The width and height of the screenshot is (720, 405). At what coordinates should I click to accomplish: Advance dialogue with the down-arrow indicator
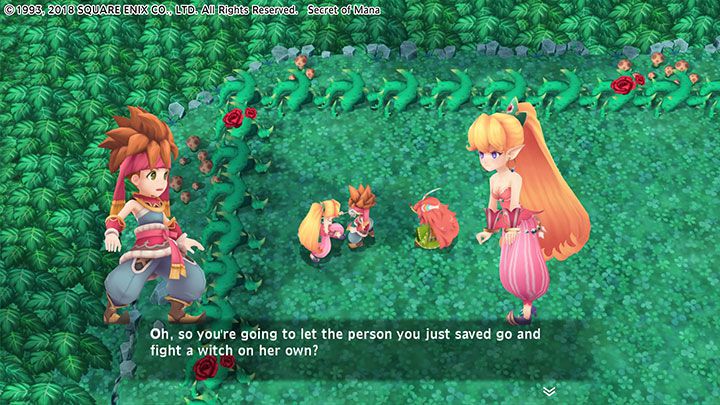[548, 389]
